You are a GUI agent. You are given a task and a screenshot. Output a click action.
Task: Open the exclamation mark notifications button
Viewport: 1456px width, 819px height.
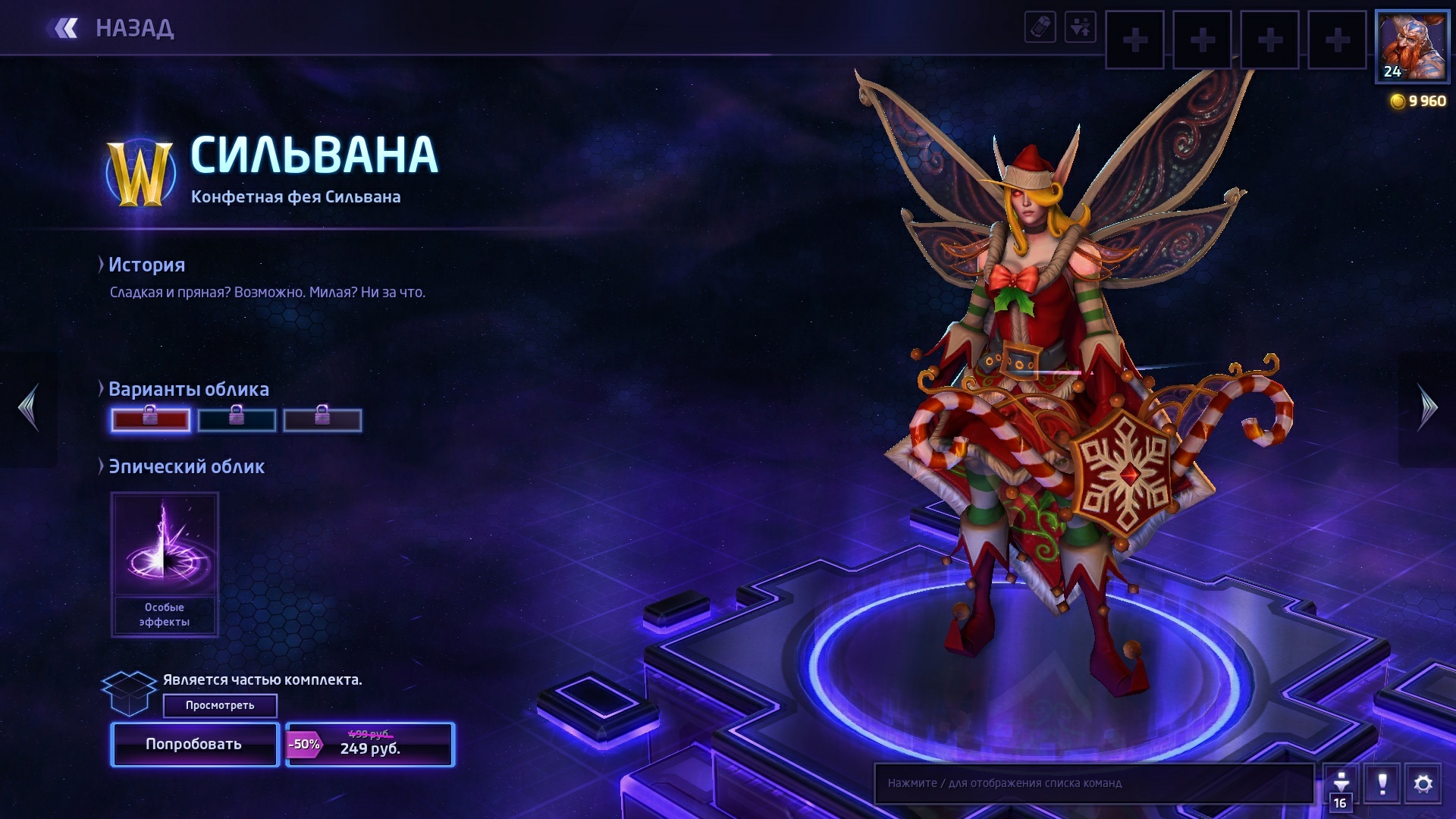tap(1382, 783)
